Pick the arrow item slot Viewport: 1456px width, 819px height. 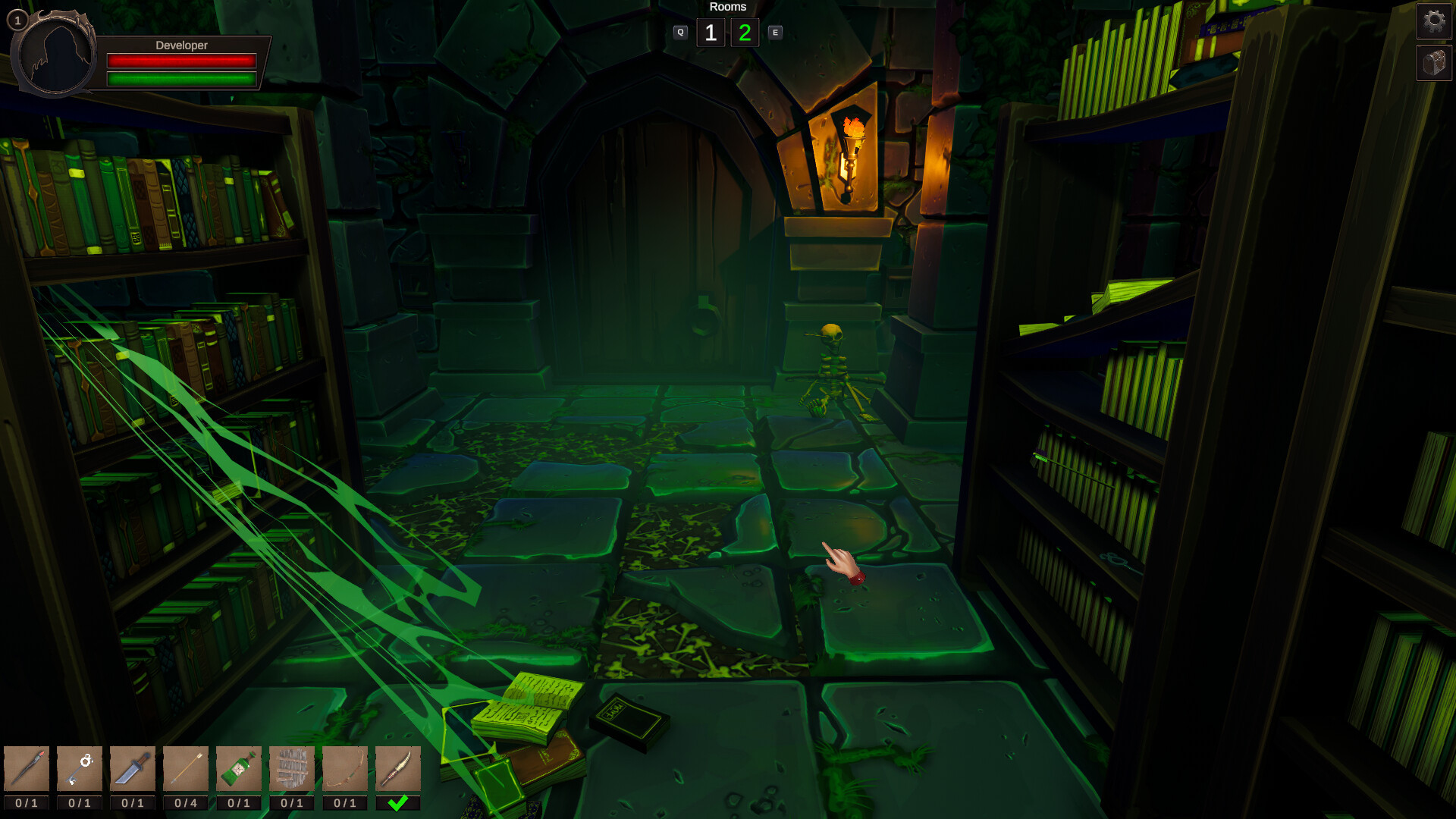coord(186,768)
